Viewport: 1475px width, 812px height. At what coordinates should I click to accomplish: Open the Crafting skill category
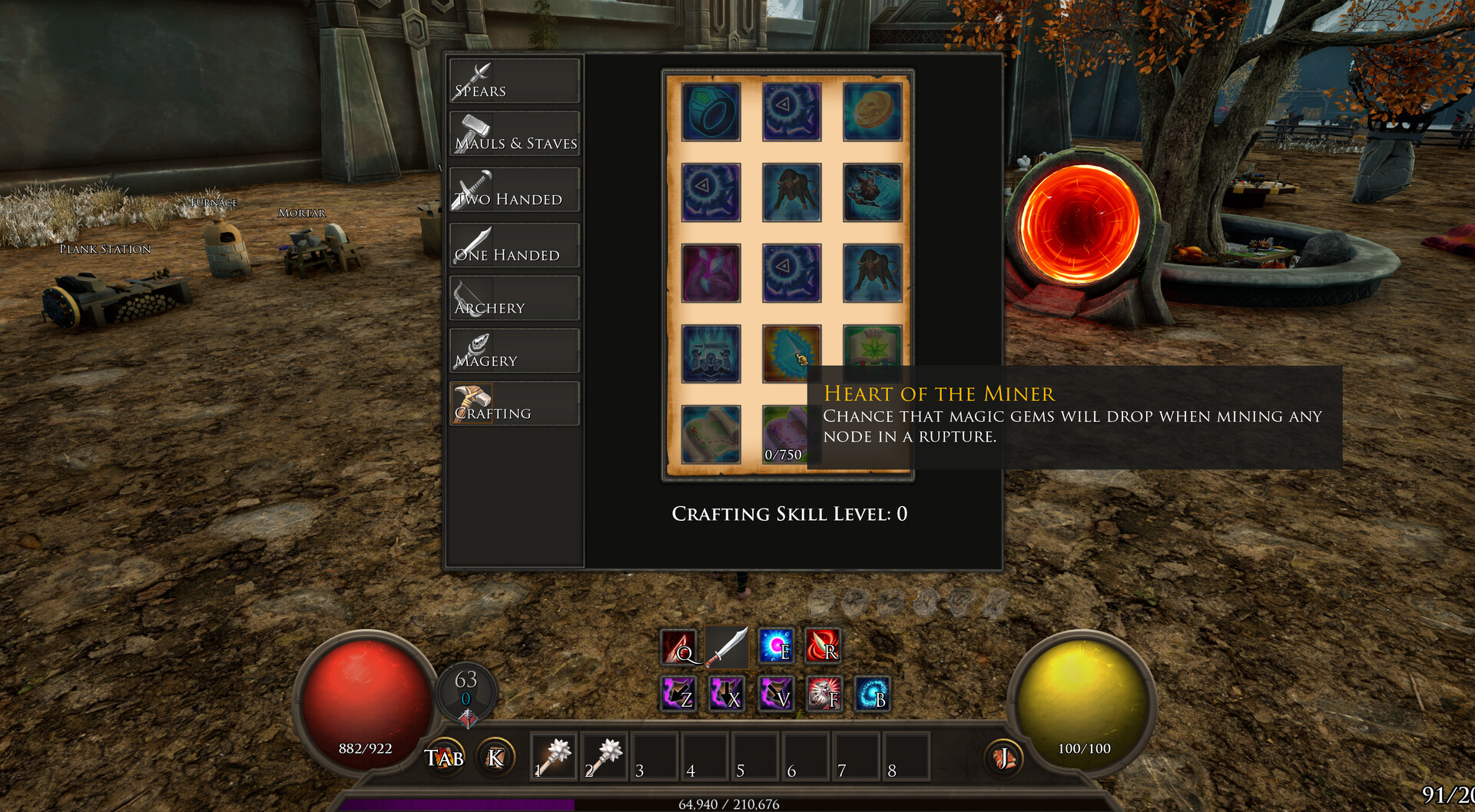click(513, 403)
